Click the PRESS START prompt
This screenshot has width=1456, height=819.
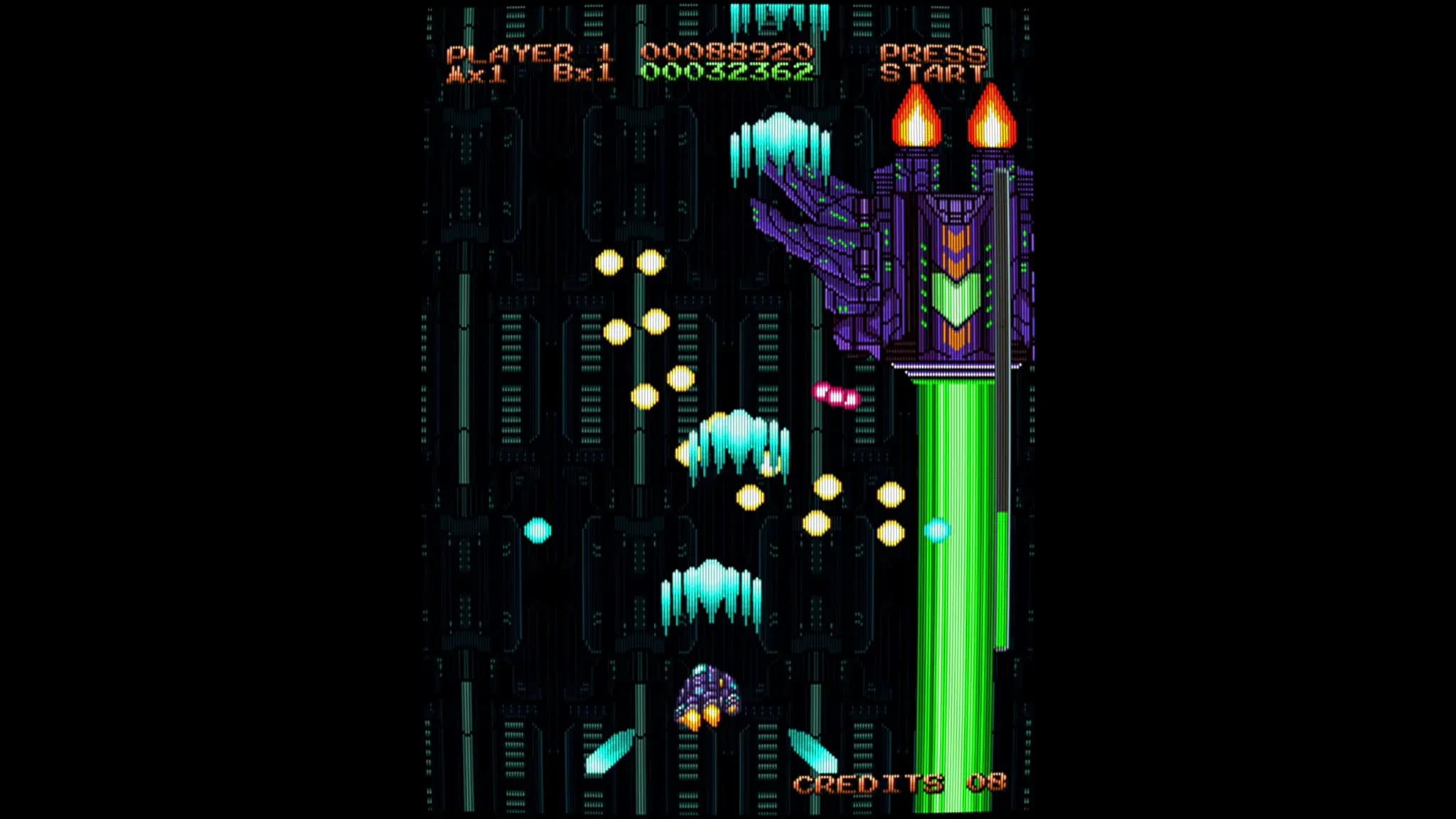(x=931, y=63)
